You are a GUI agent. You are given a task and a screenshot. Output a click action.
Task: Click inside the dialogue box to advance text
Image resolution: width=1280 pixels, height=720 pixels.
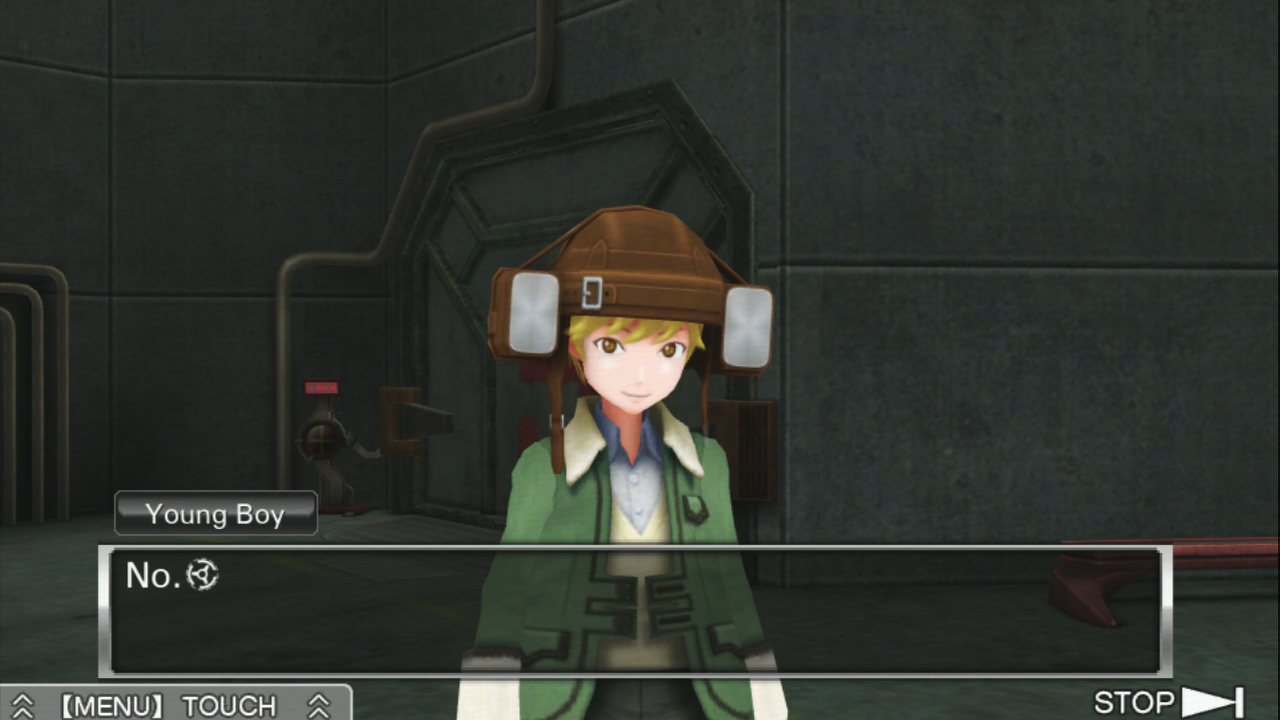[x=640, y=610]
